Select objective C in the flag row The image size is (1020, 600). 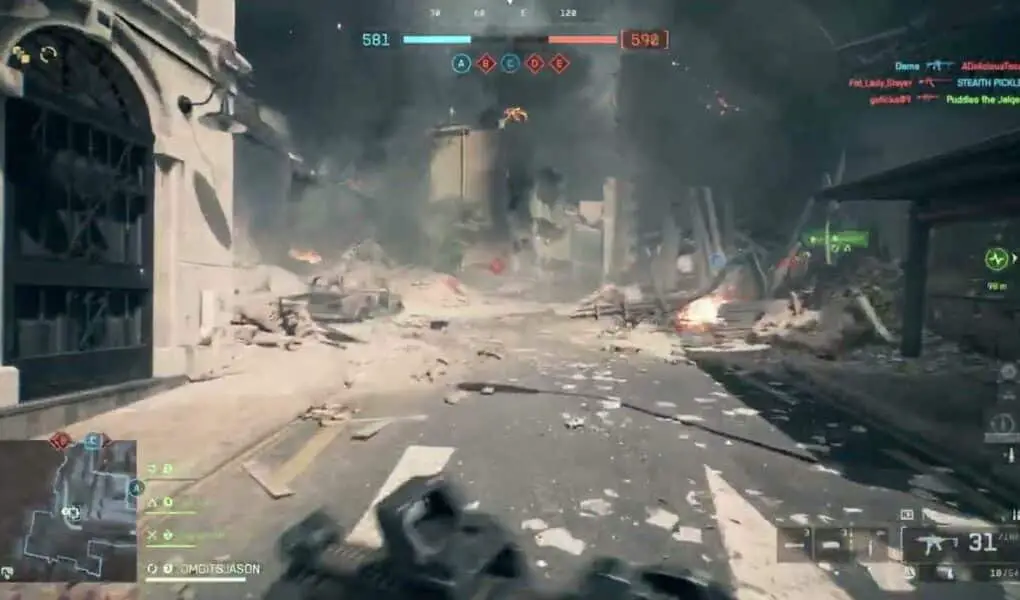tap(510, 64)
